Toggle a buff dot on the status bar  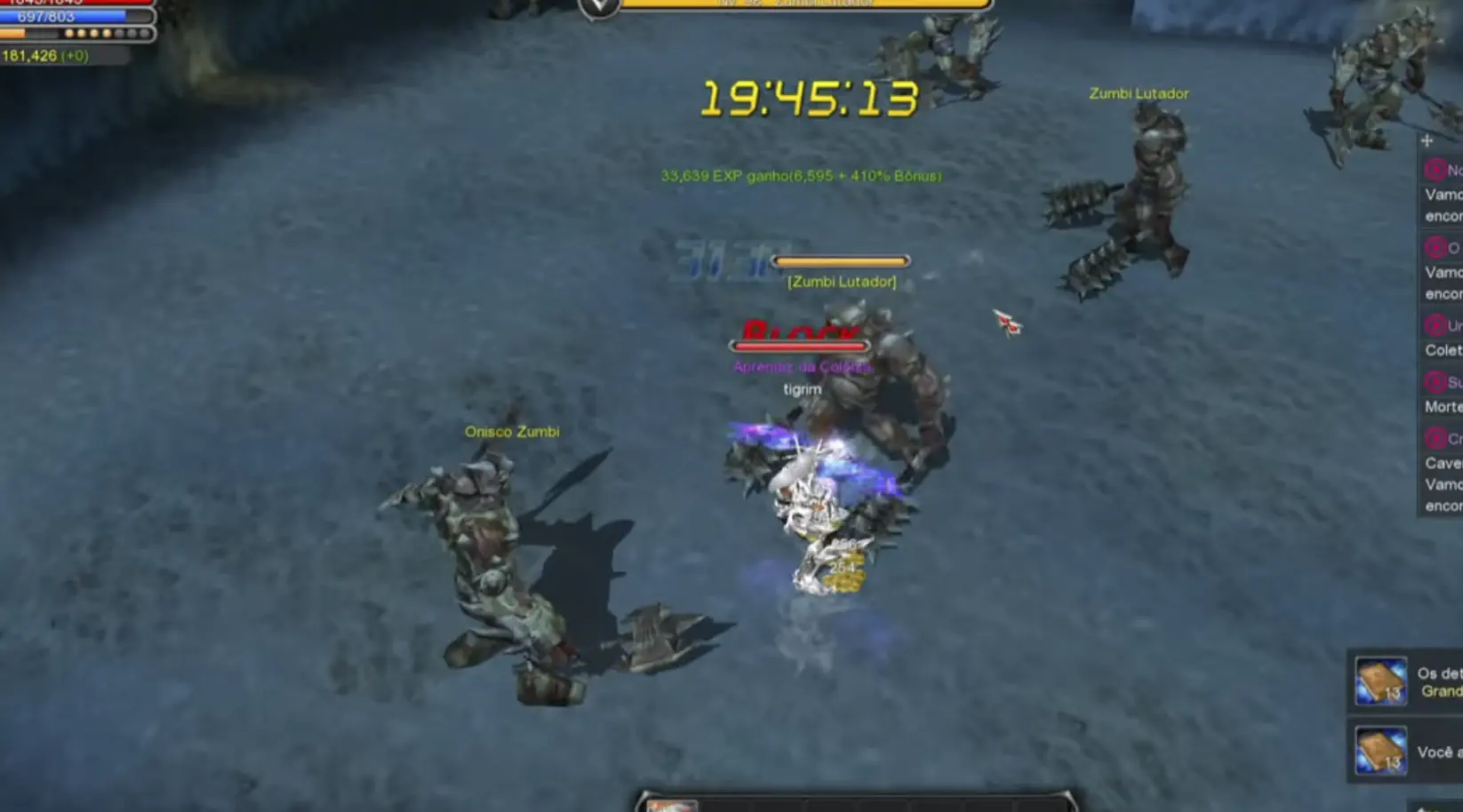69,33
